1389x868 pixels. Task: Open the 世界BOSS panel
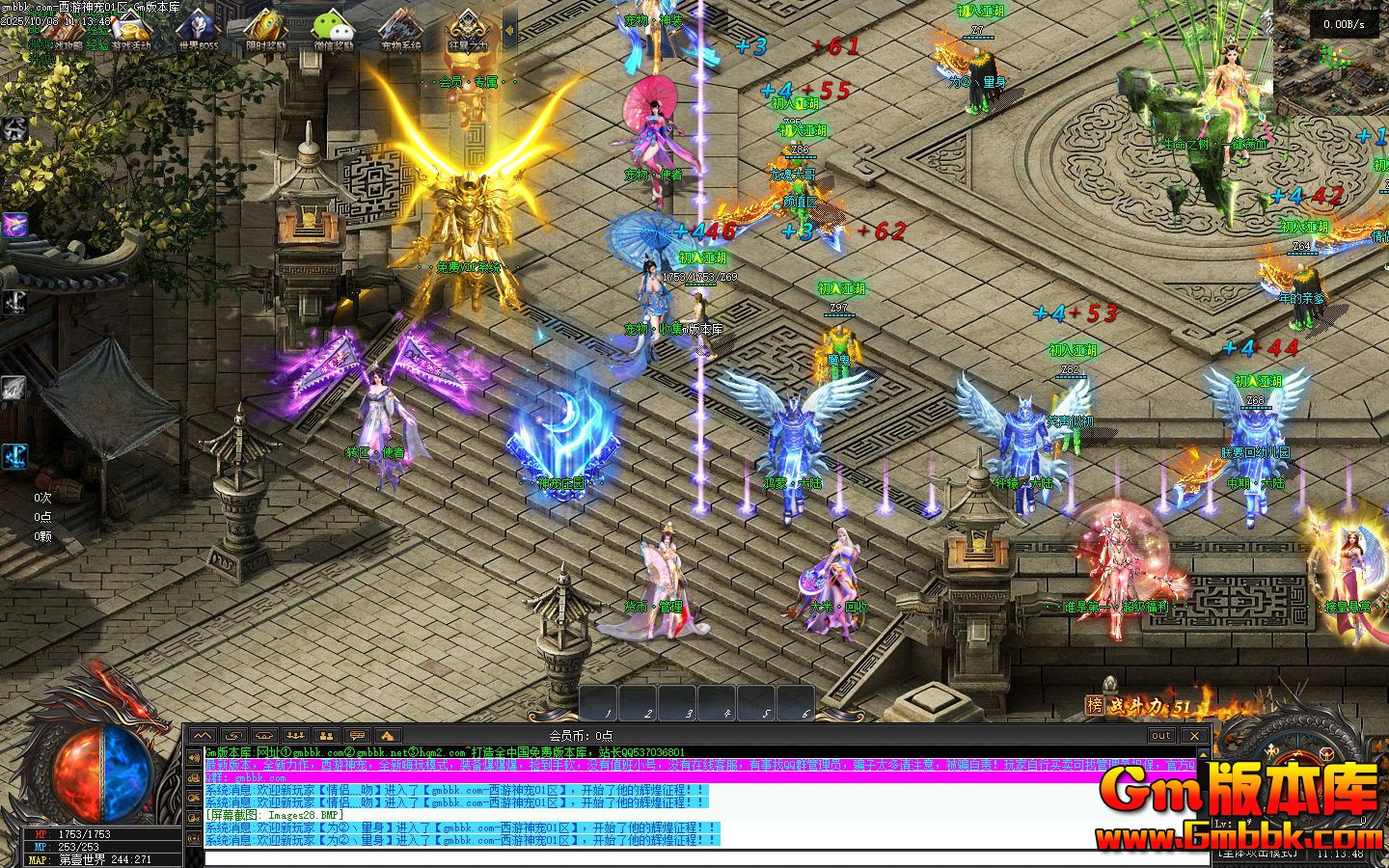coord(199,31)
